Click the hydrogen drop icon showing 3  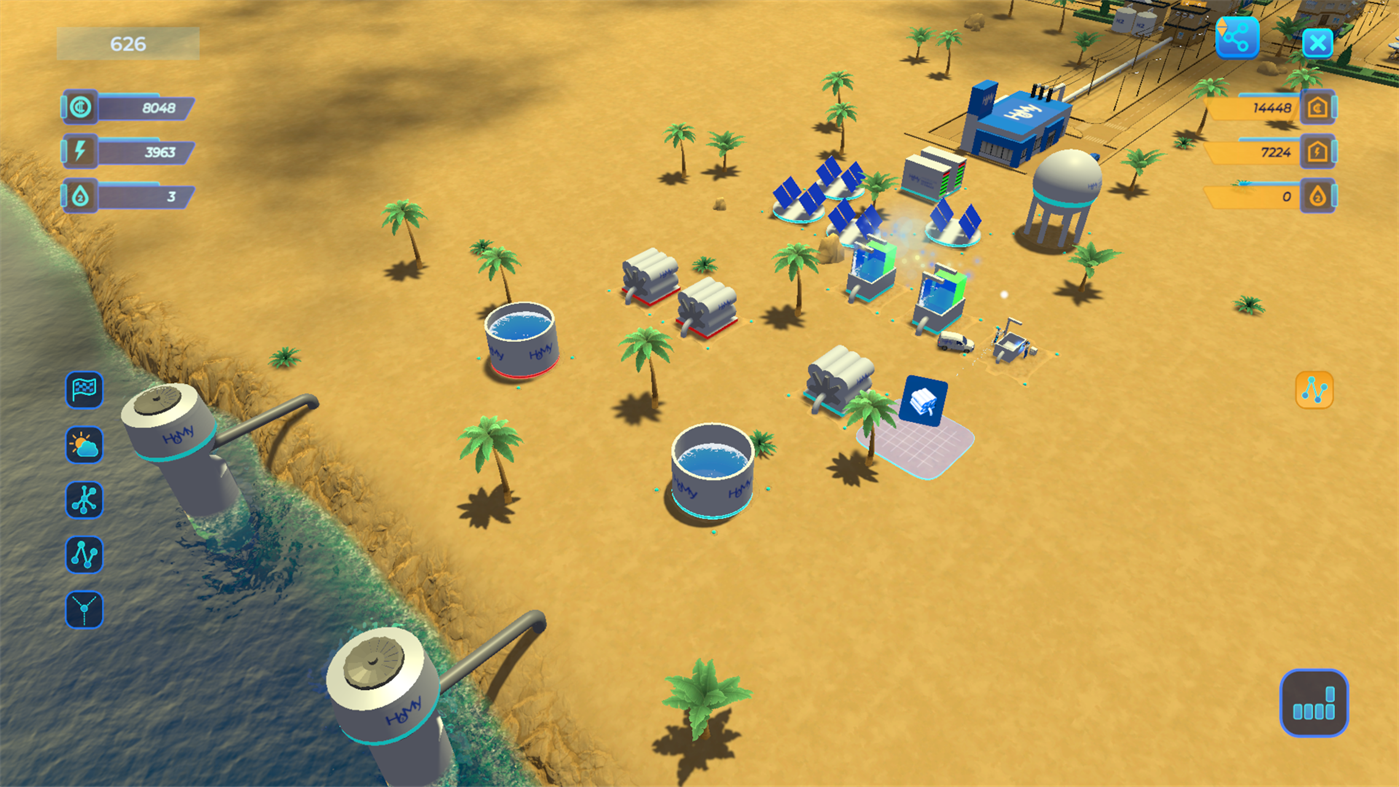(78, 196)
